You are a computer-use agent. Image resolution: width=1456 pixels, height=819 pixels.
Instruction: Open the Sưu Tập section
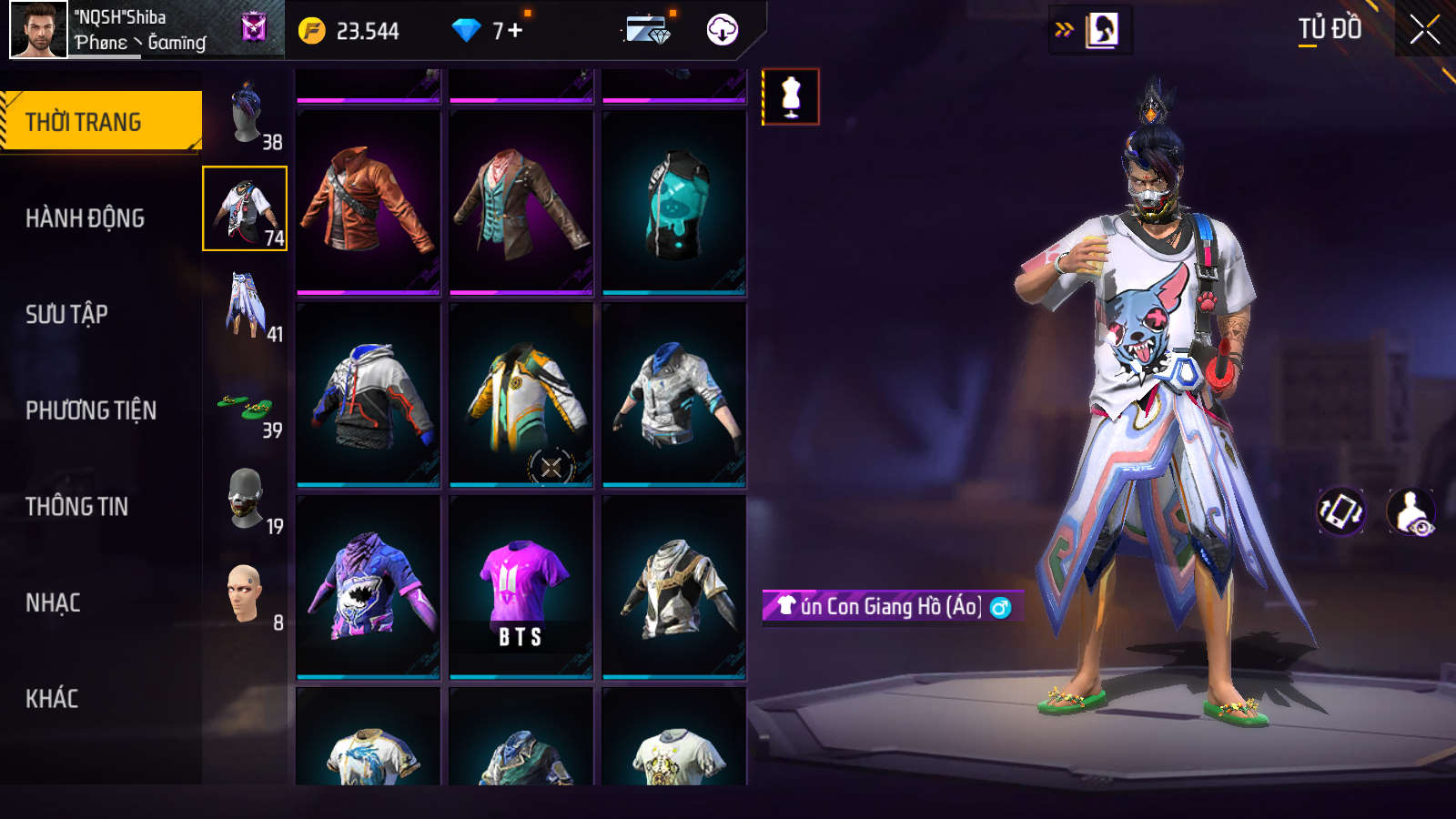point(66,315)
